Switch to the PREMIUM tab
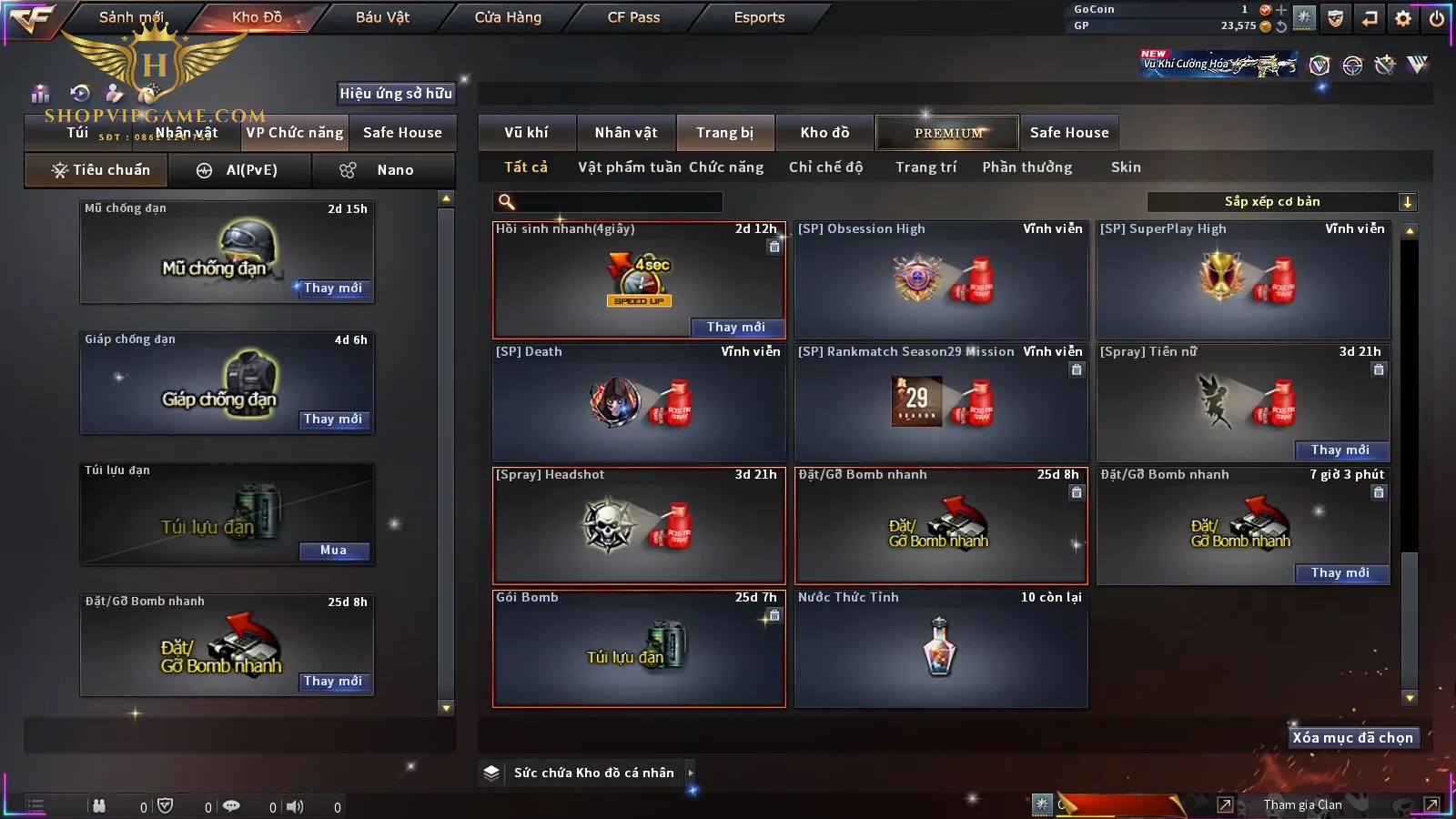This screenshot has height=819, width=1456. 947,133
